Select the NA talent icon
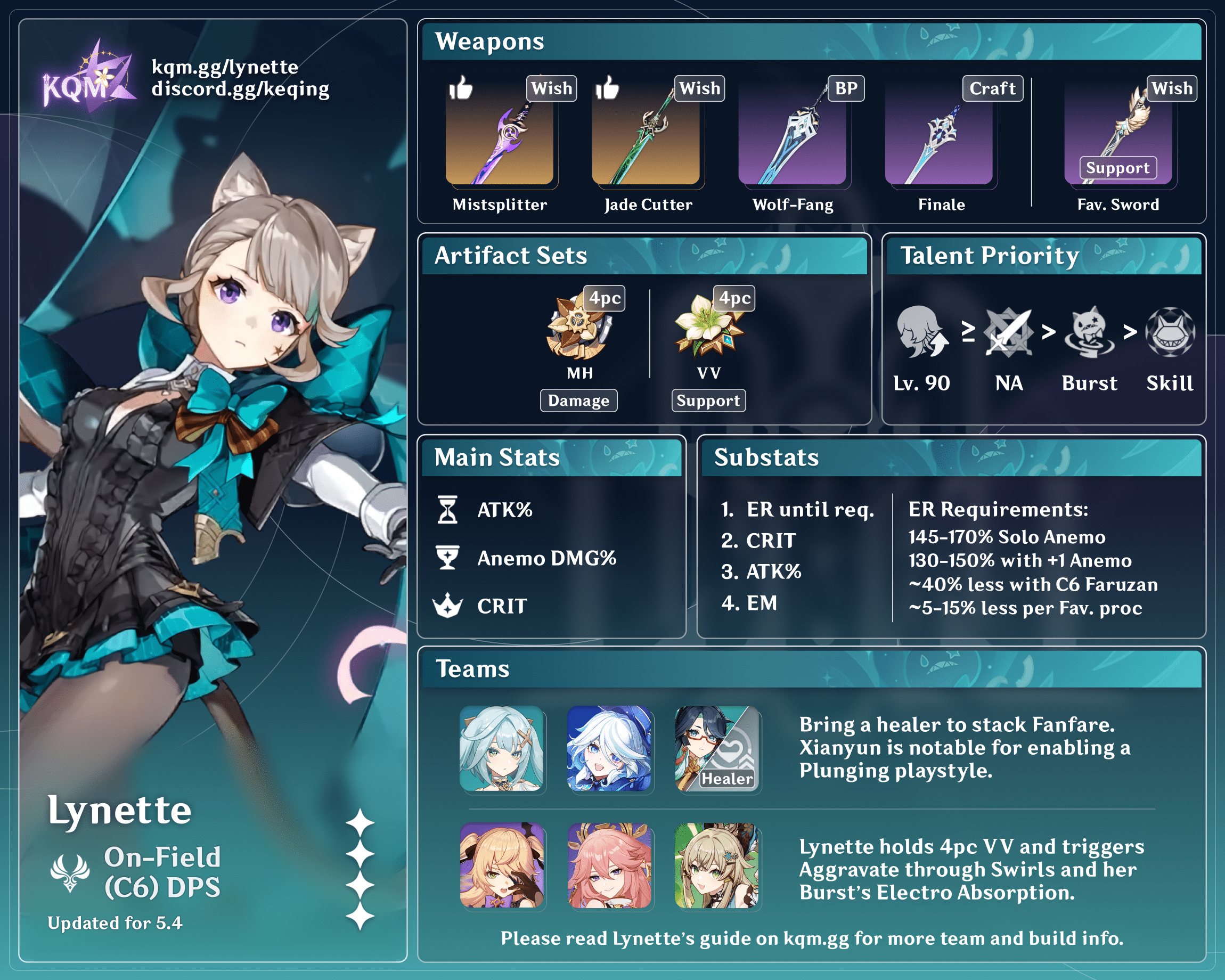Image resolution: width=1225 pixels, height=980 pixels. pos(1009,333)
